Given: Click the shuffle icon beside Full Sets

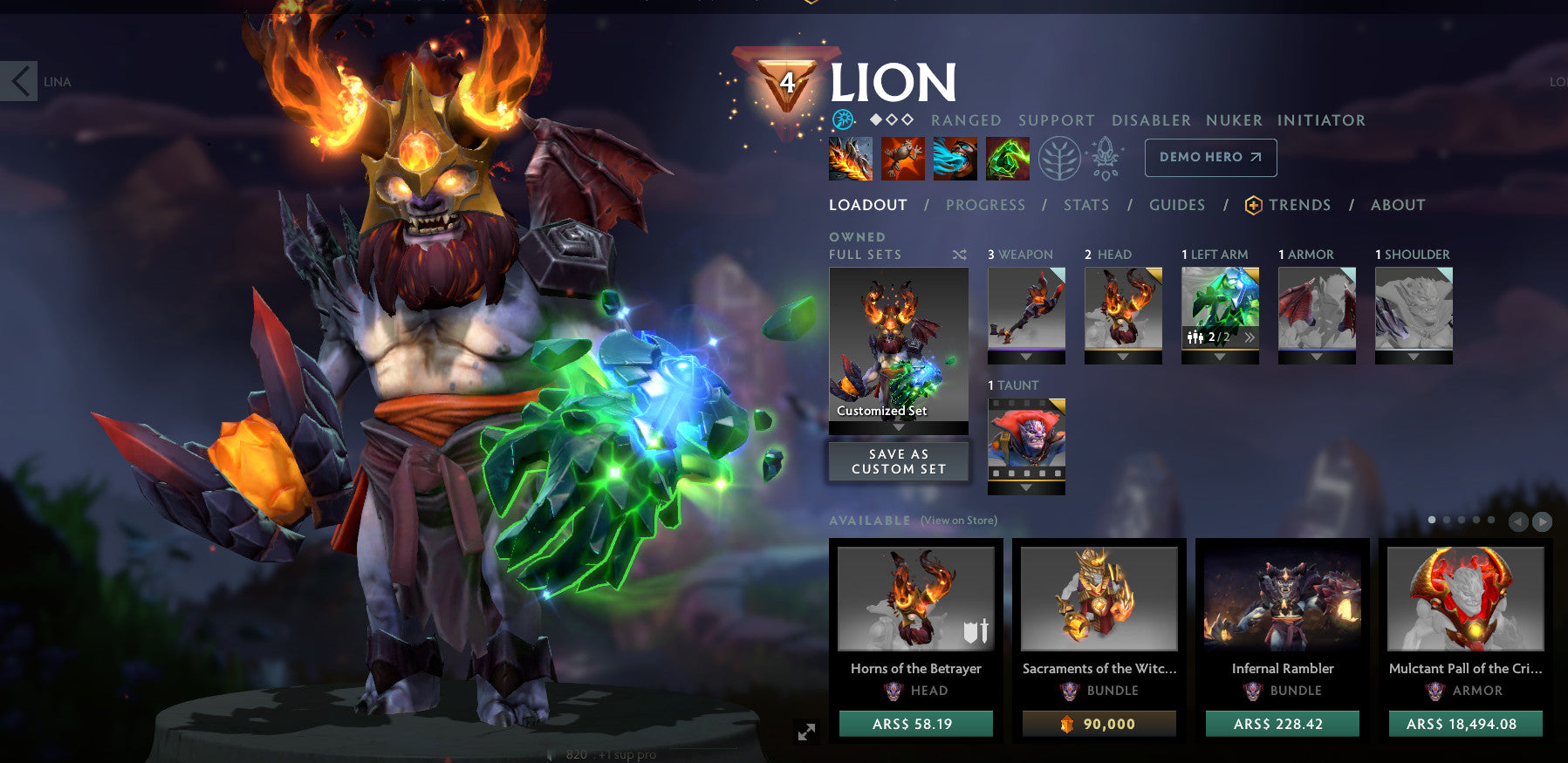Looking at the screenshot, I should 959,254.
